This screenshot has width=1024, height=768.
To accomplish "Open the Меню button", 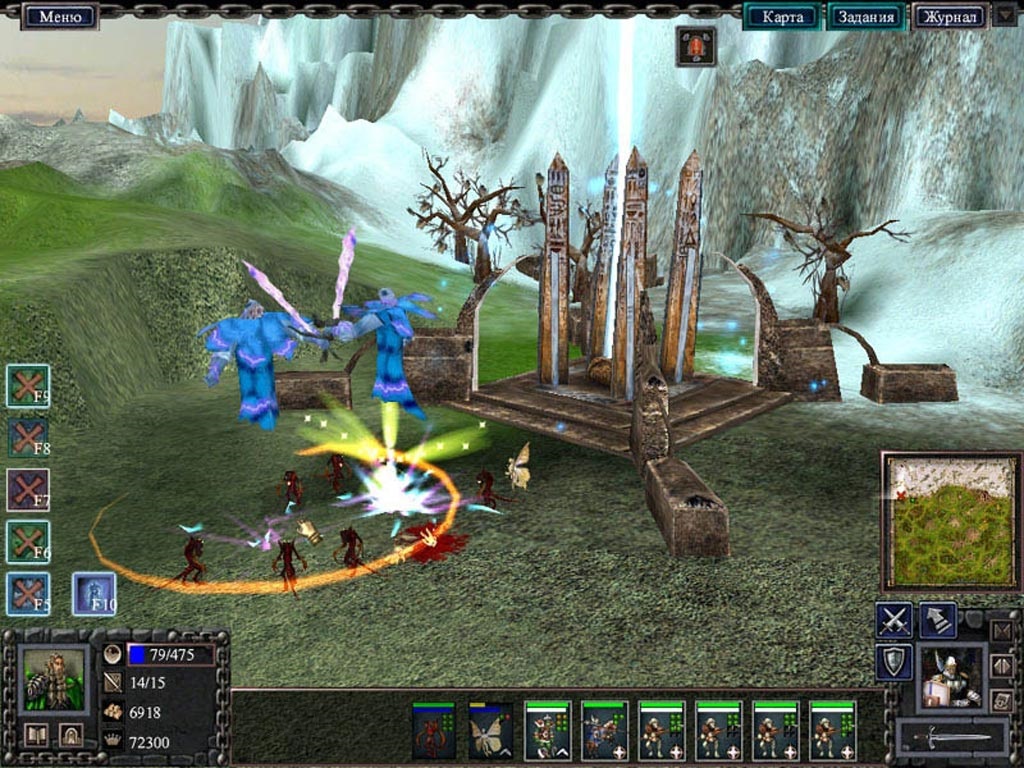I will click(59, 16).
